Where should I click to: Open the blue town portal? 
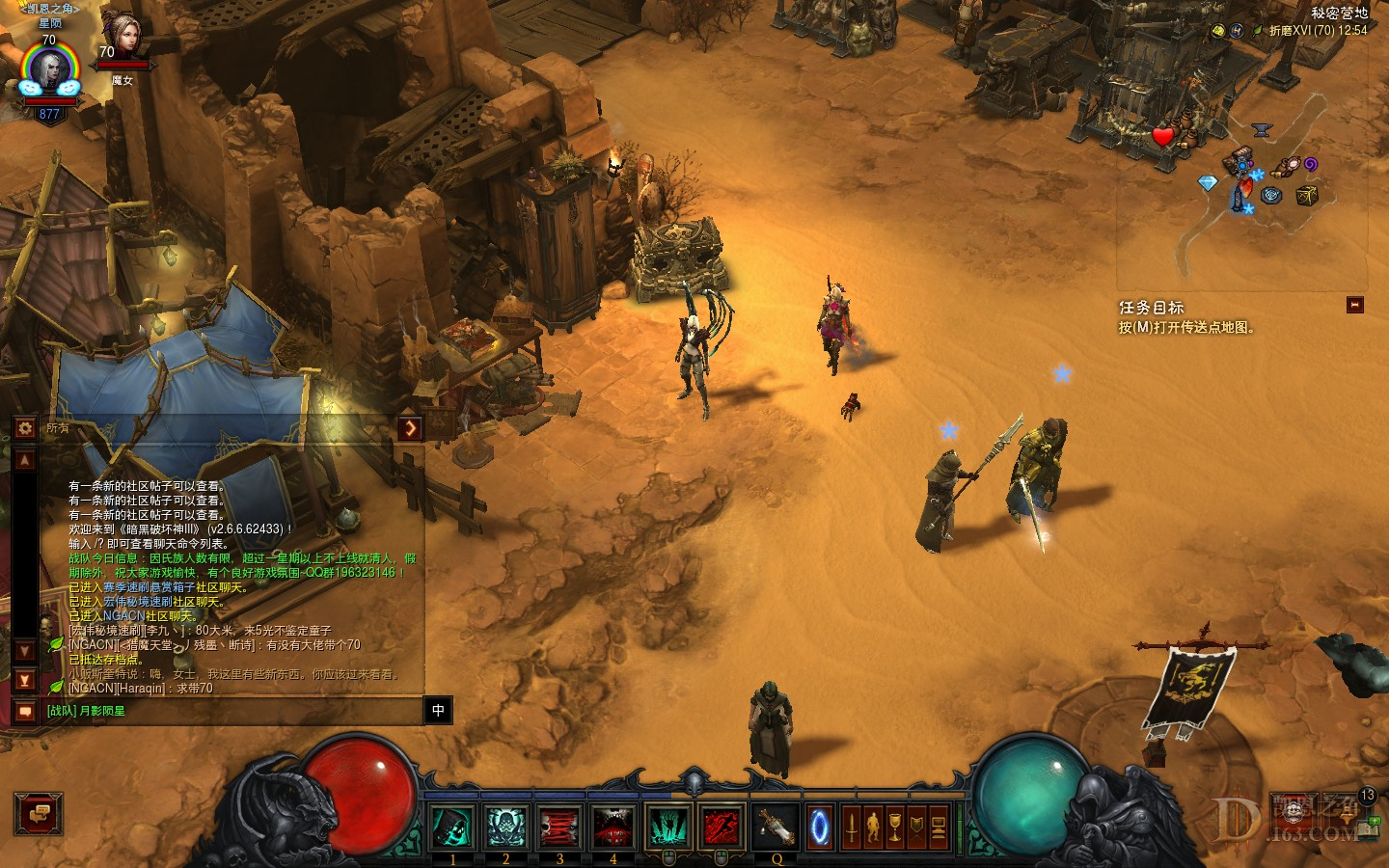(820, 827)
